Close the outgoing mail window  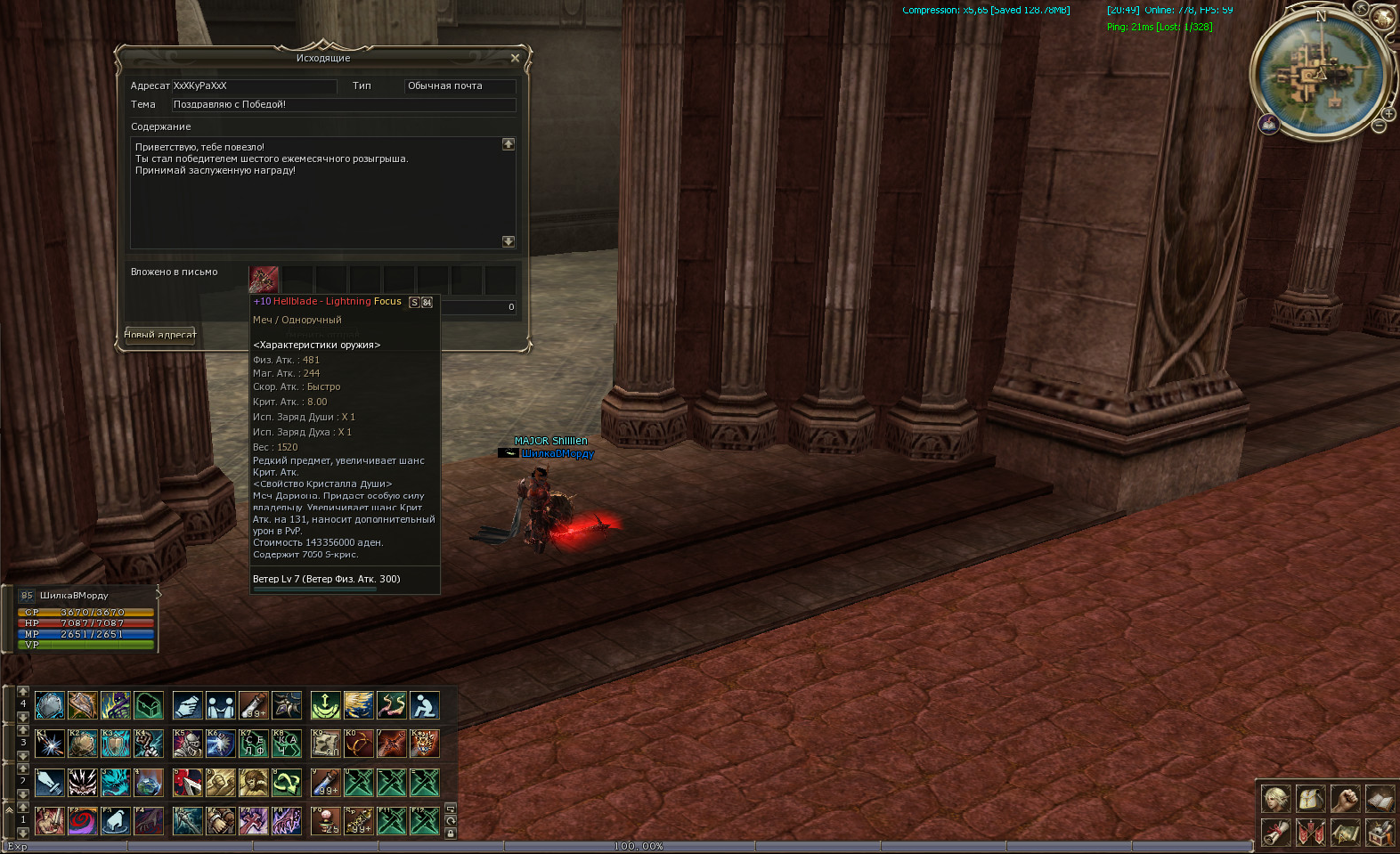tap(515, 58)
